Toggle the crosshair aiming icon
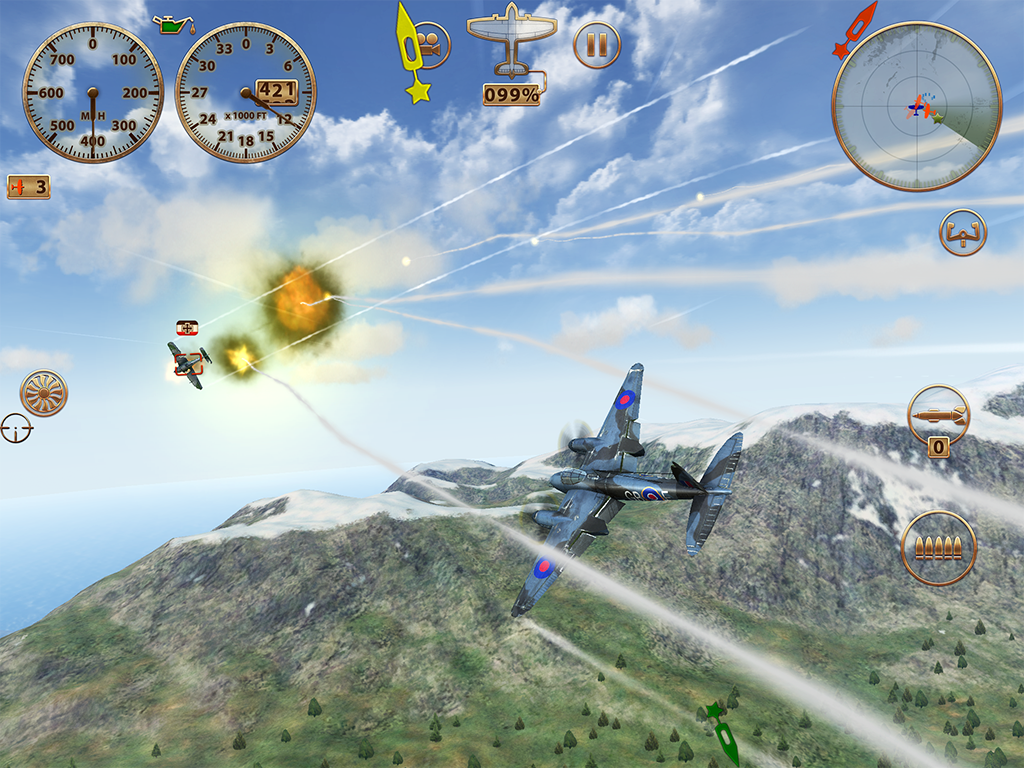The height and width of the screenshot is (768, 1024). pyautogui.click(x=16, y=428)
